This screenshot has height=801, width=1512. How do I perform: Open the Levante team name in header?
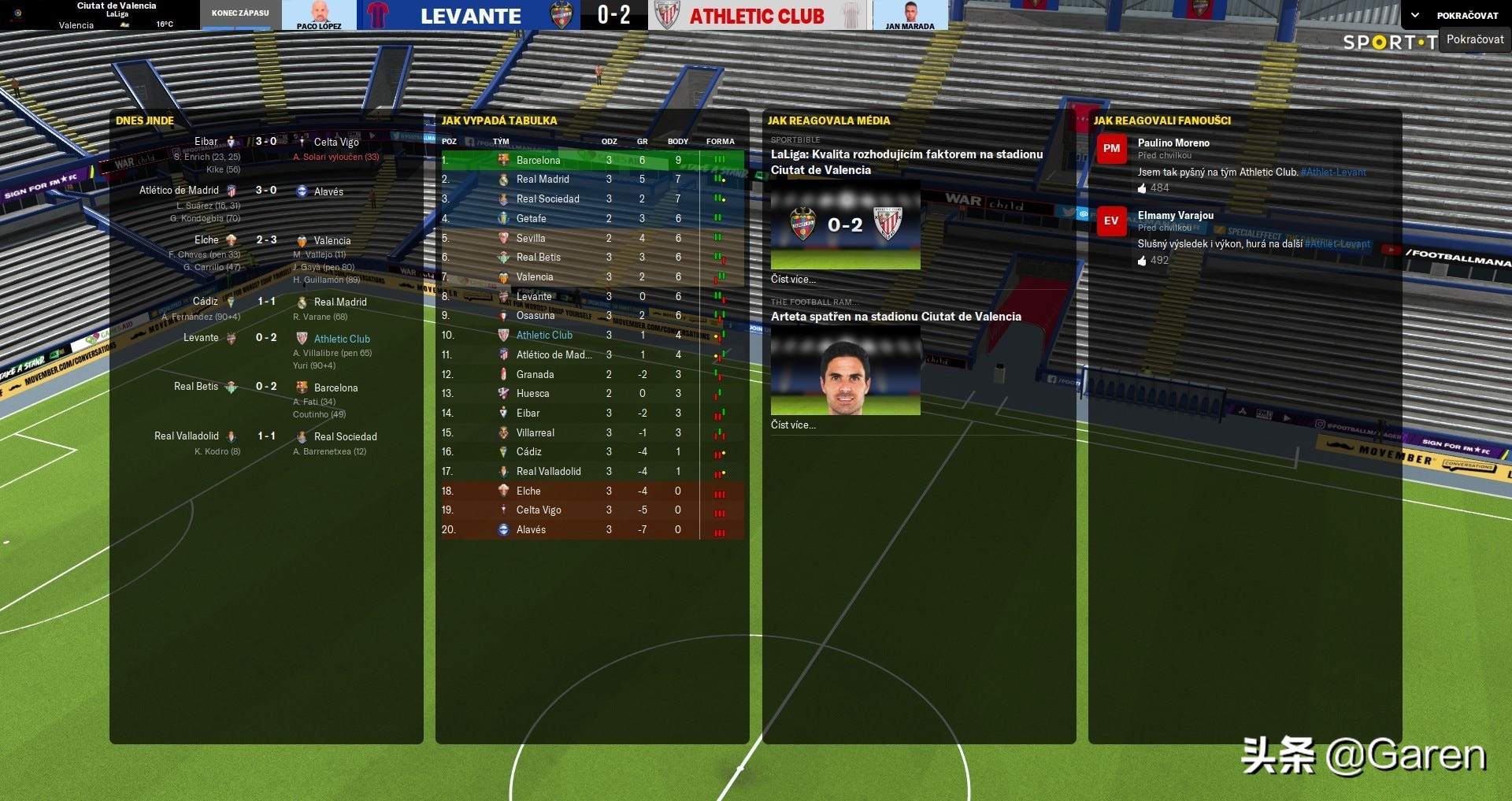pos(470,16)
